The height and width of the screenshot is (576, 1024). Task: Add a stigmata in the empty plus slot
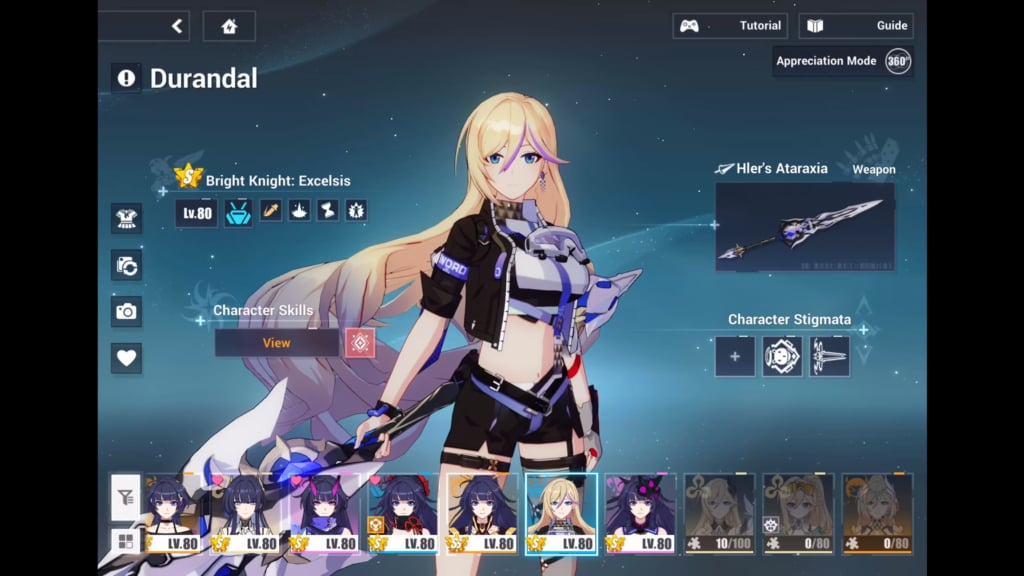735,356
